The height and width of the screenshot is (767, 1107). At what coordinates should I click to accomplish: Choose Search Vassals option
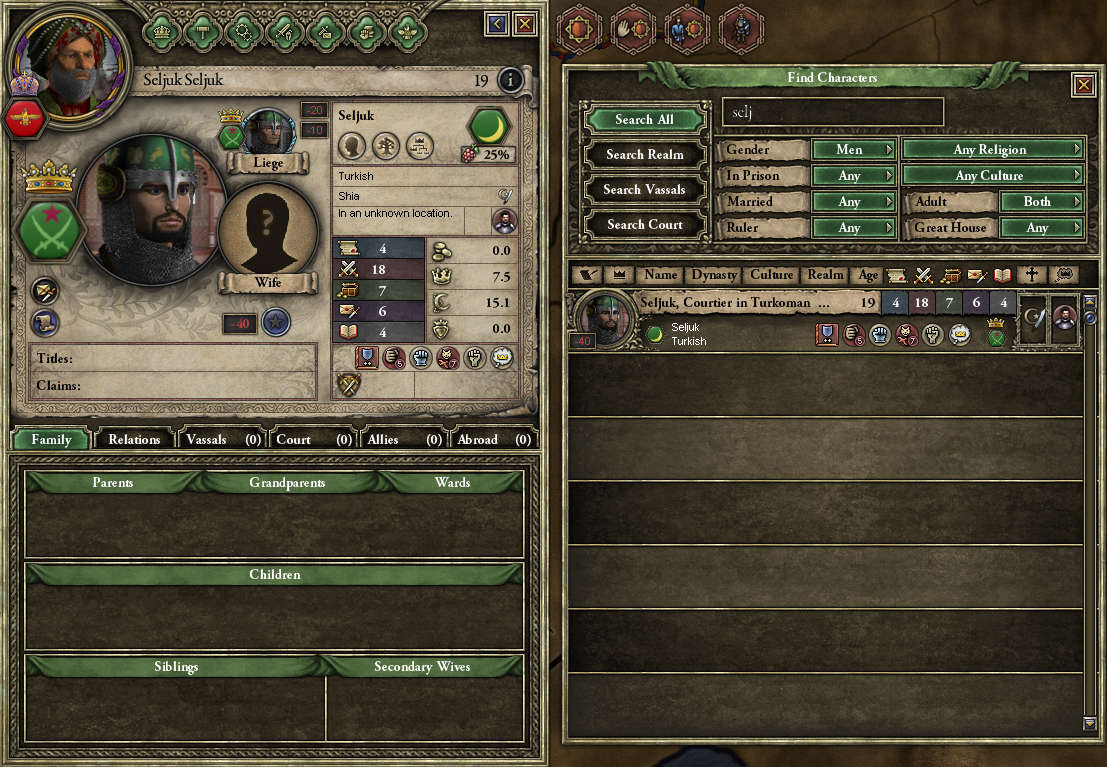pos(644,190)
